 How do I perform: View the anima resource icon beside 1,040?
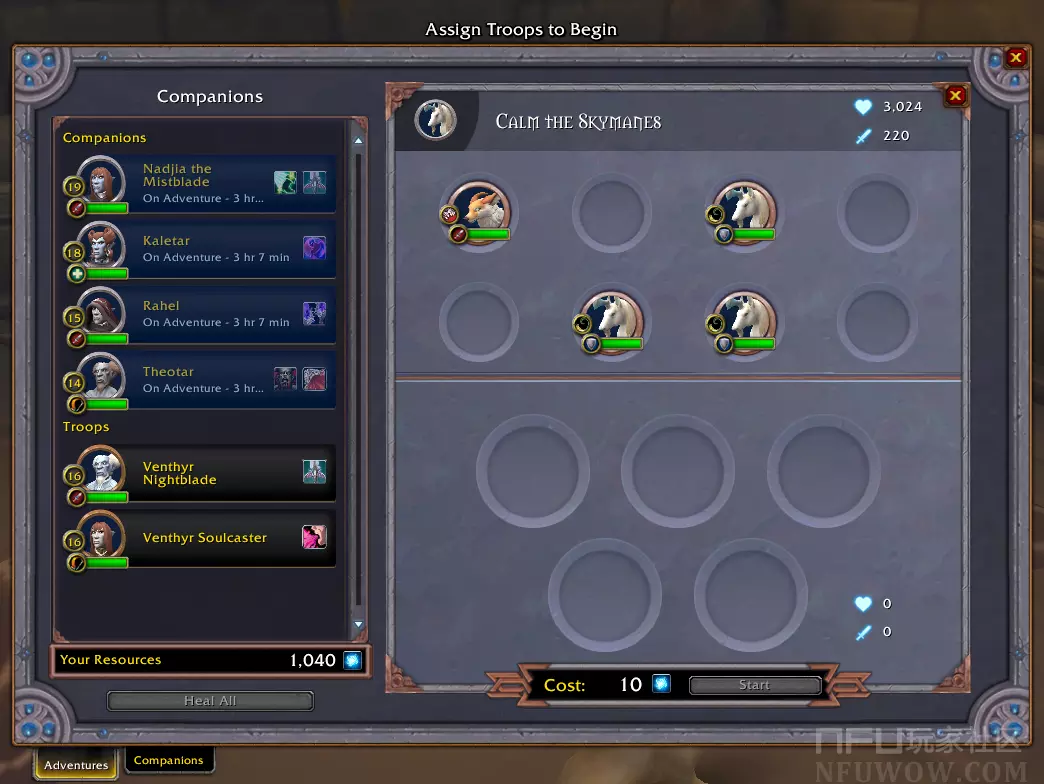tap(351, 660)
